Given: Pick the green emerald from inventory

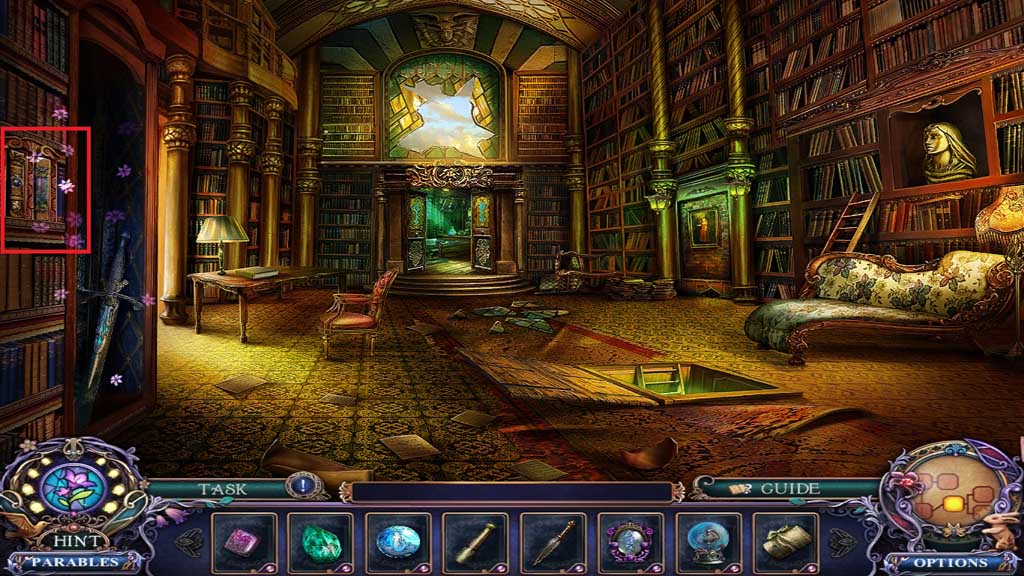Looking at the screenshot, I should click(320, 543).
